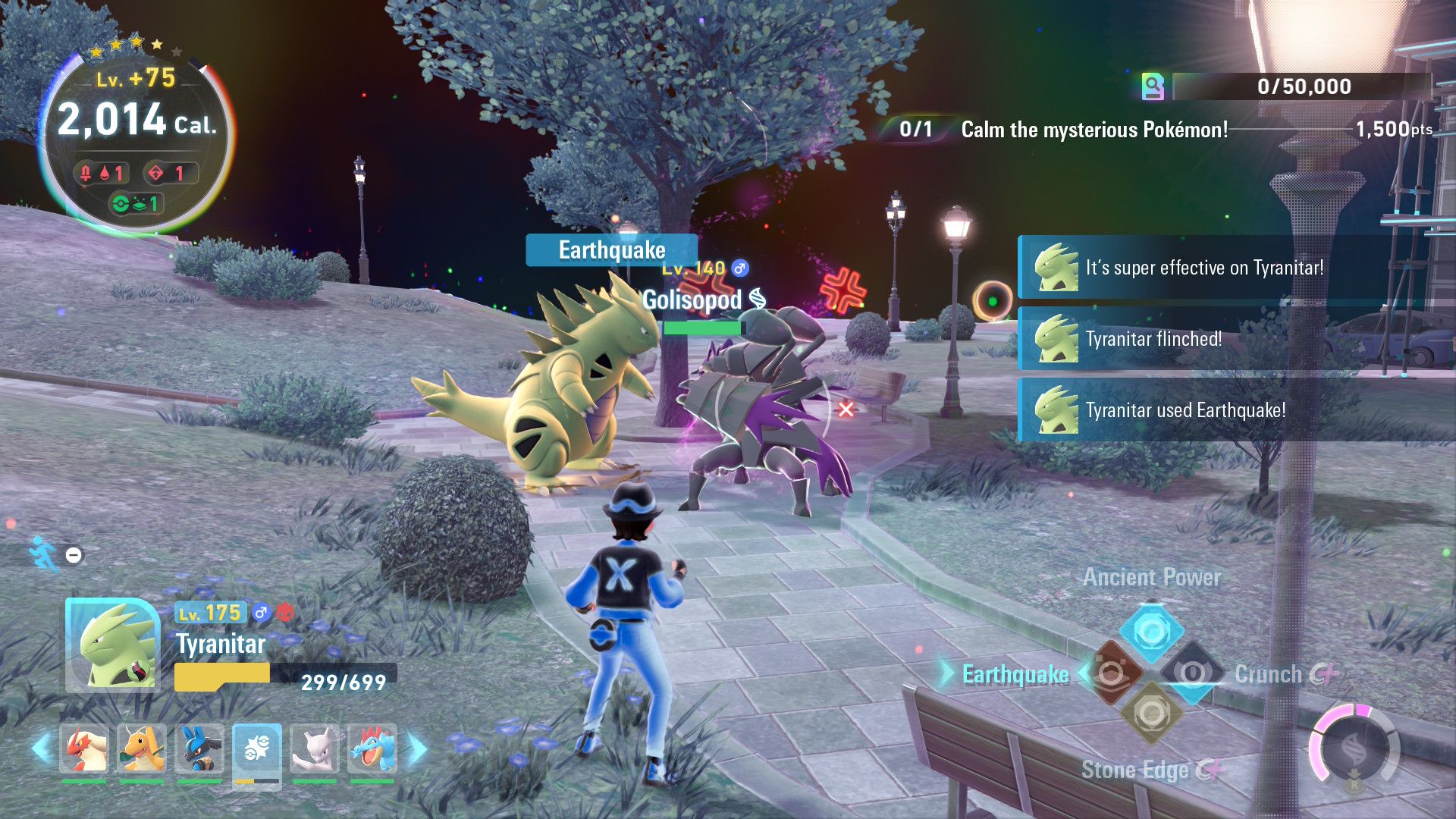Toggle the minus speed control next to the runner
The height and width of the screenshot is (819, 1456).
pos(74,554)
